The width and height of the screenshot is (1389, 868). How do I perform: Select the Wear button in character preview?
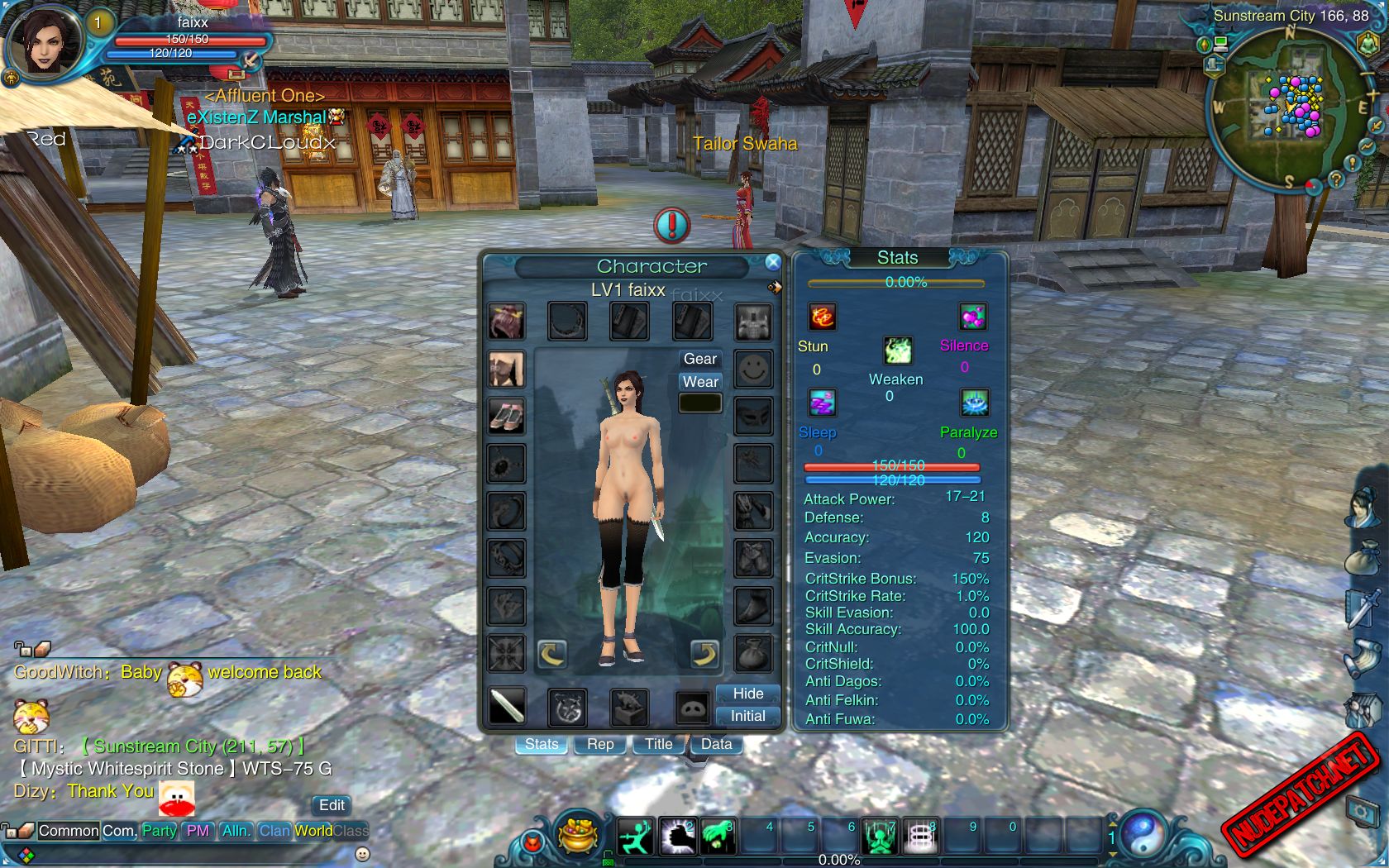(699, 382)
